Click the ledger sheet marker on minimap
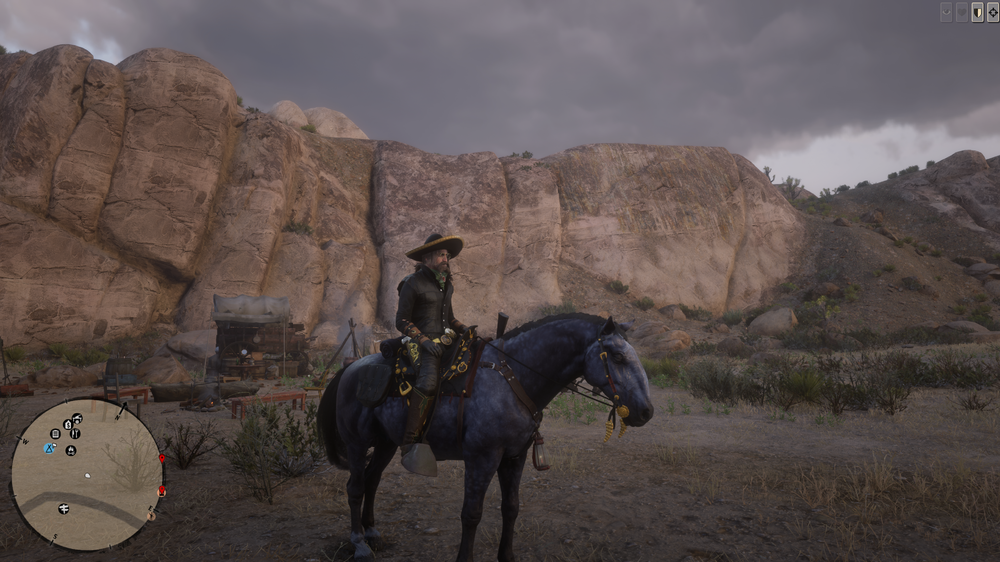Image resolution: width=1000 pixels, height=562 pixels. 55,434
